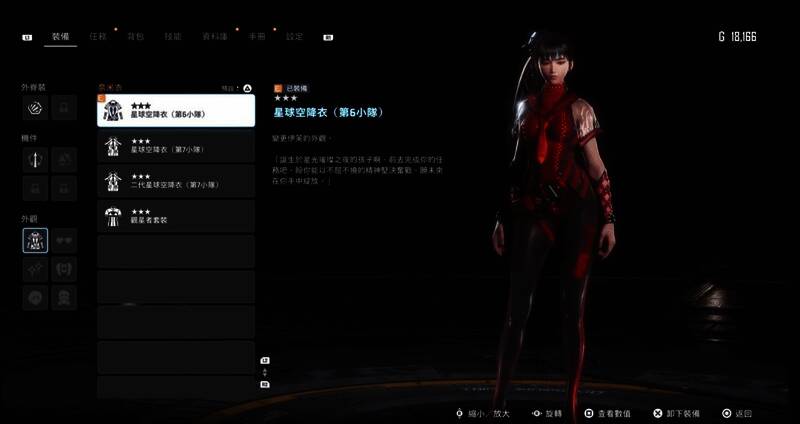
Task: Open the 設定 tab
Action: 294,36
